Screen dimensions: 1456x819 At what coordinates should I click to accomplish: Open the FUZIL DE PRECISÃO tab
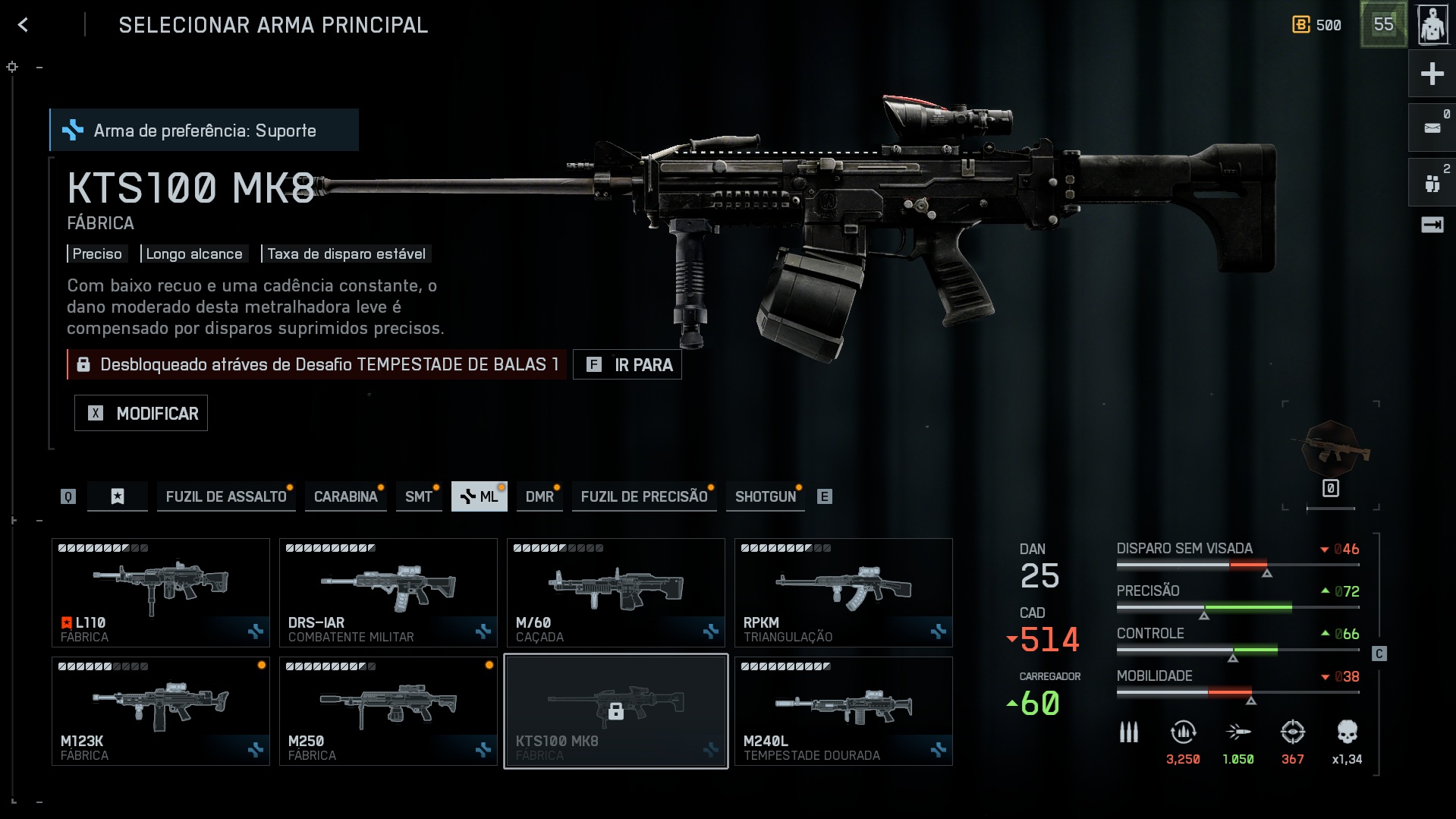pyautogui.click(x=643, y=496)
